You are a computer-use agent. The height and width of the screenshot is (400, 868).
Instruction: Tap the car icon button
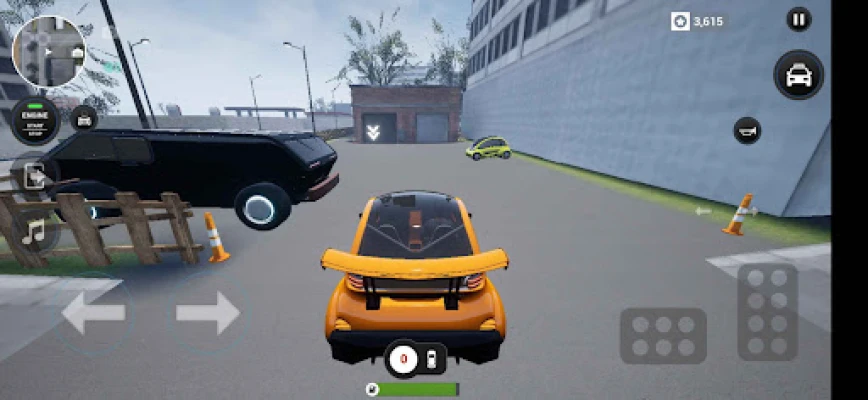point(798,75)
